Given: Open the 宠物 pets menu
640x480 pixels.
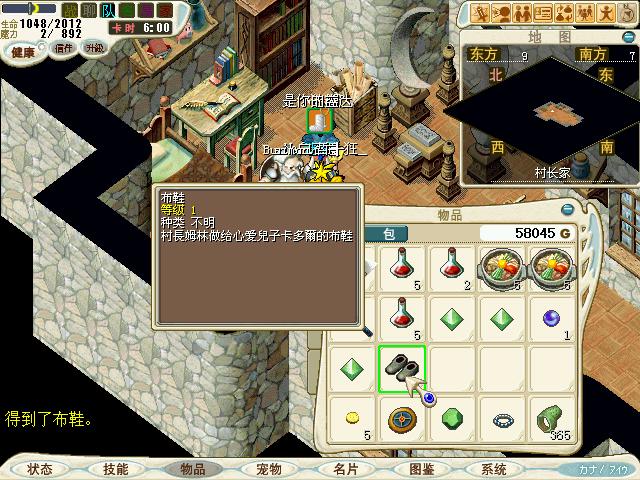Looking at the screenshot, I should coord(268,468).
